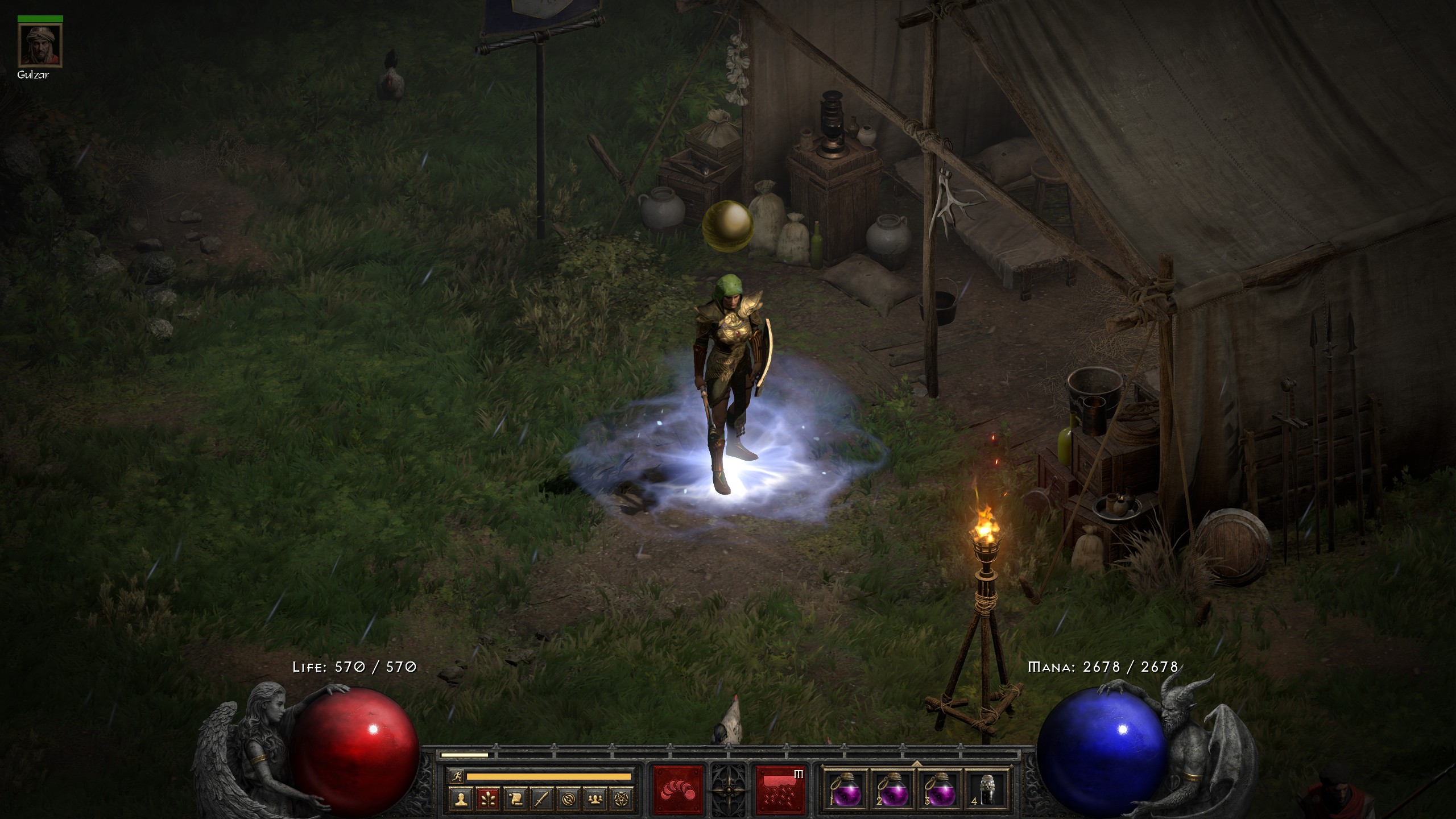This screenshot has height=819, width=1456.
Task: Show the quest log scroll
Action: coord(514,800)
